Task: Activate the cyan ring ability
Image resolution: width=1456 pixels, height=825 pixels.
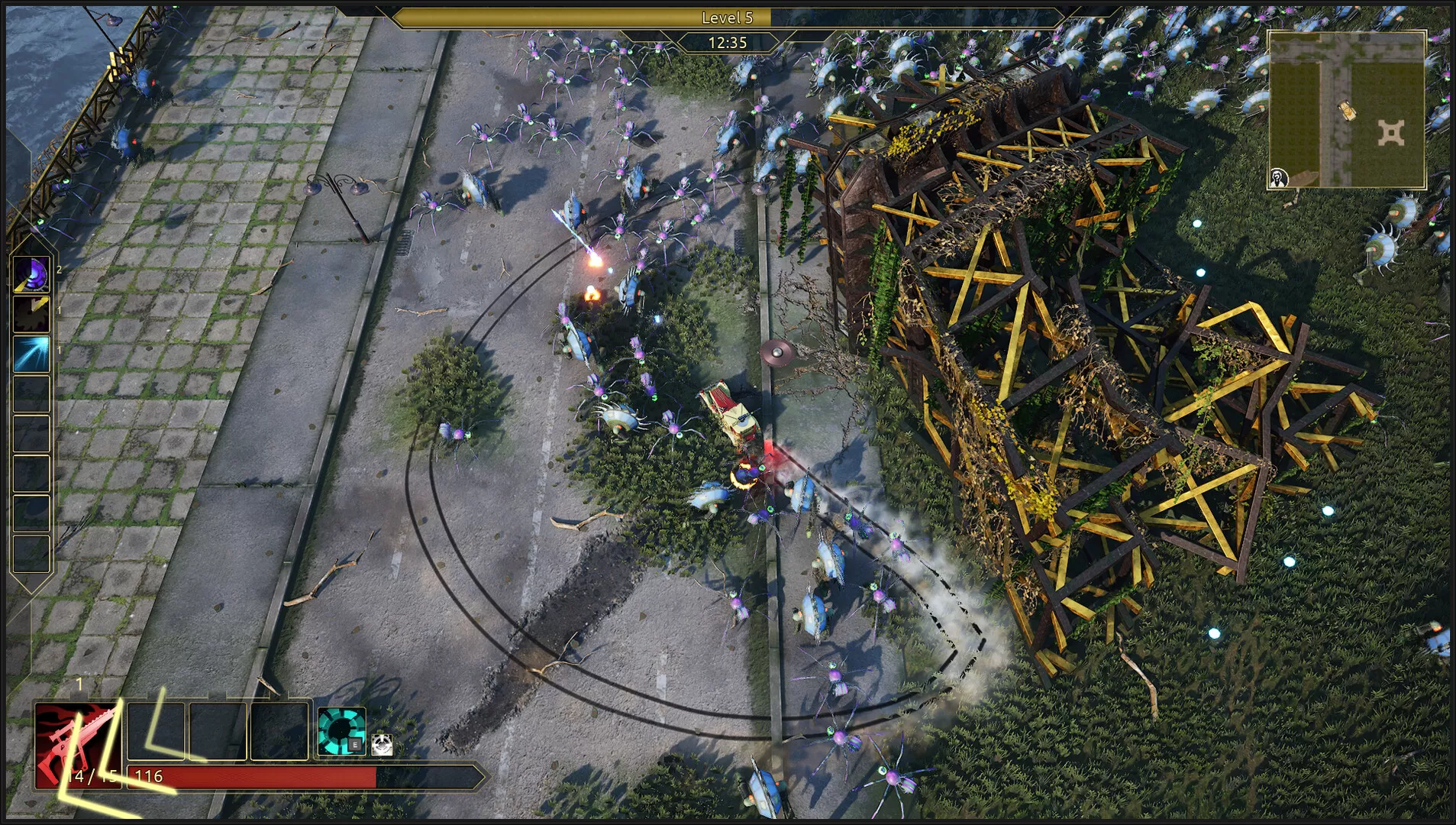Action: [x=341, y=731]
